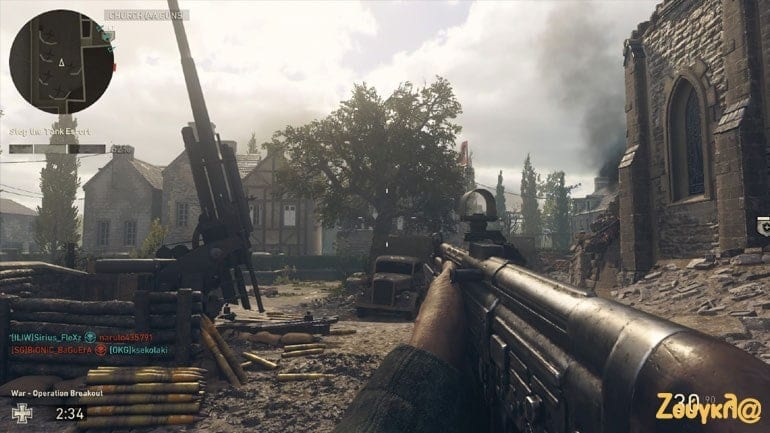Select the Church AA Guns objective label
Viewport: 770px width, 433px height.
[x=146, y=15]
